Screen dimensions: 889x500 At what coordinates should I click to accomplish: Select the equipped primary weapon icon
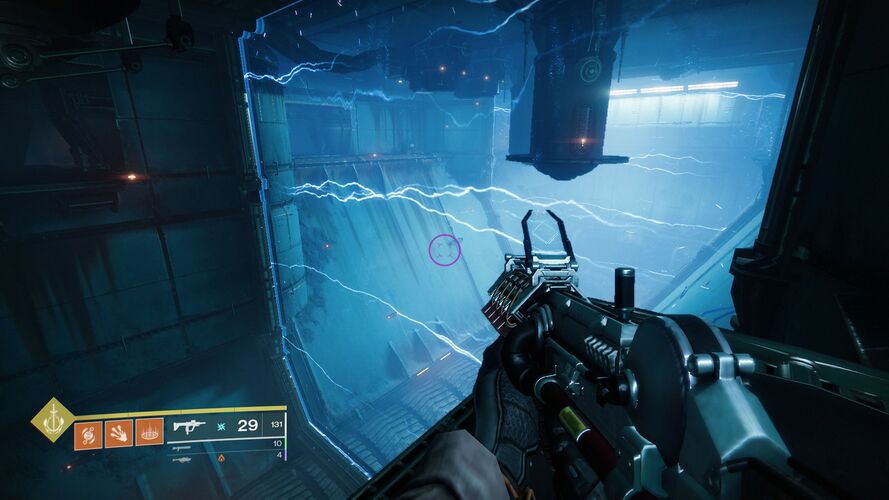(x=189, y=426)
